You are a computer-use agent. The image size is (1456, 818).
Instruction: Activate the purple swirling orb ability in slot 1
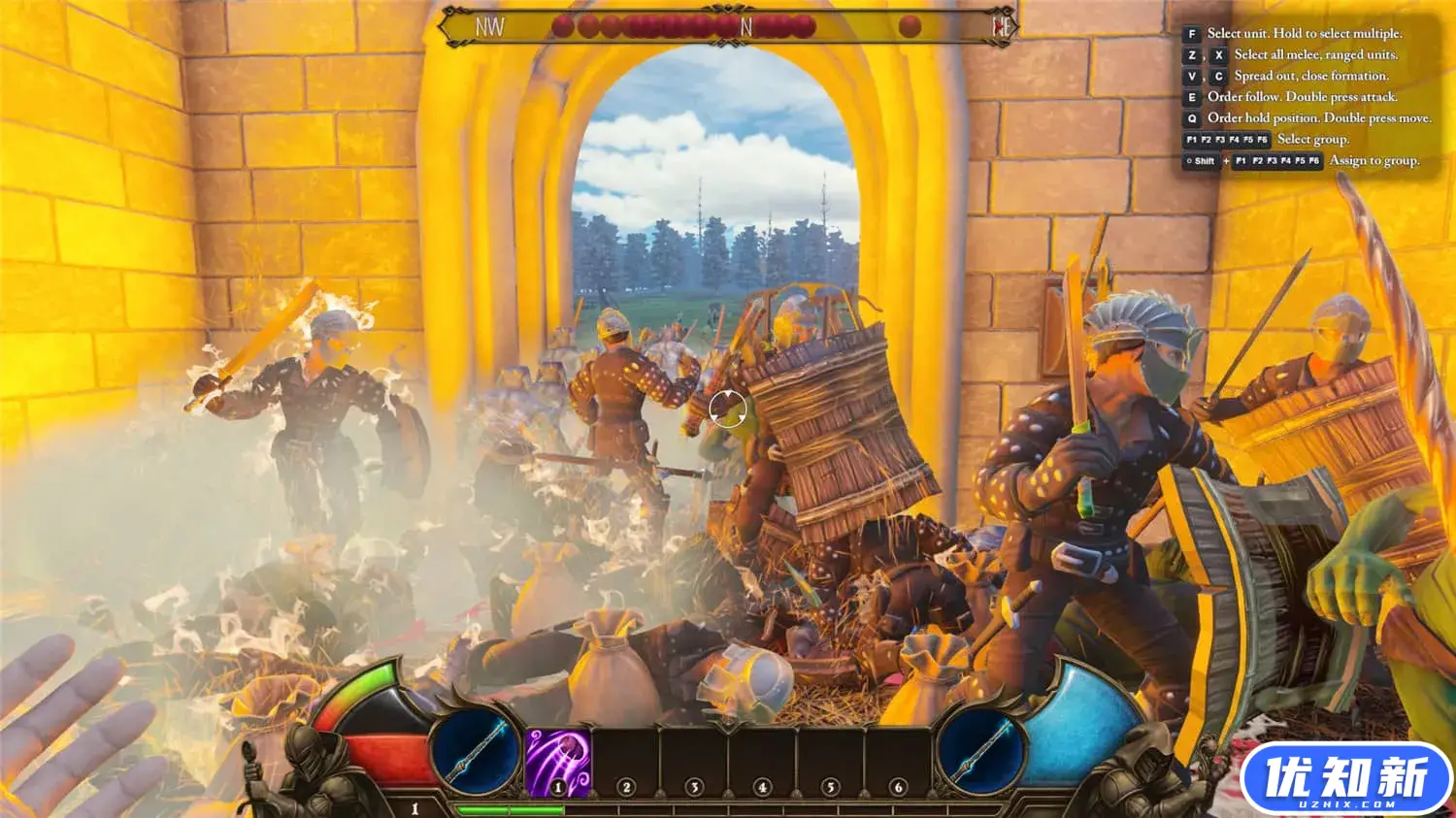tap(558, 762)
